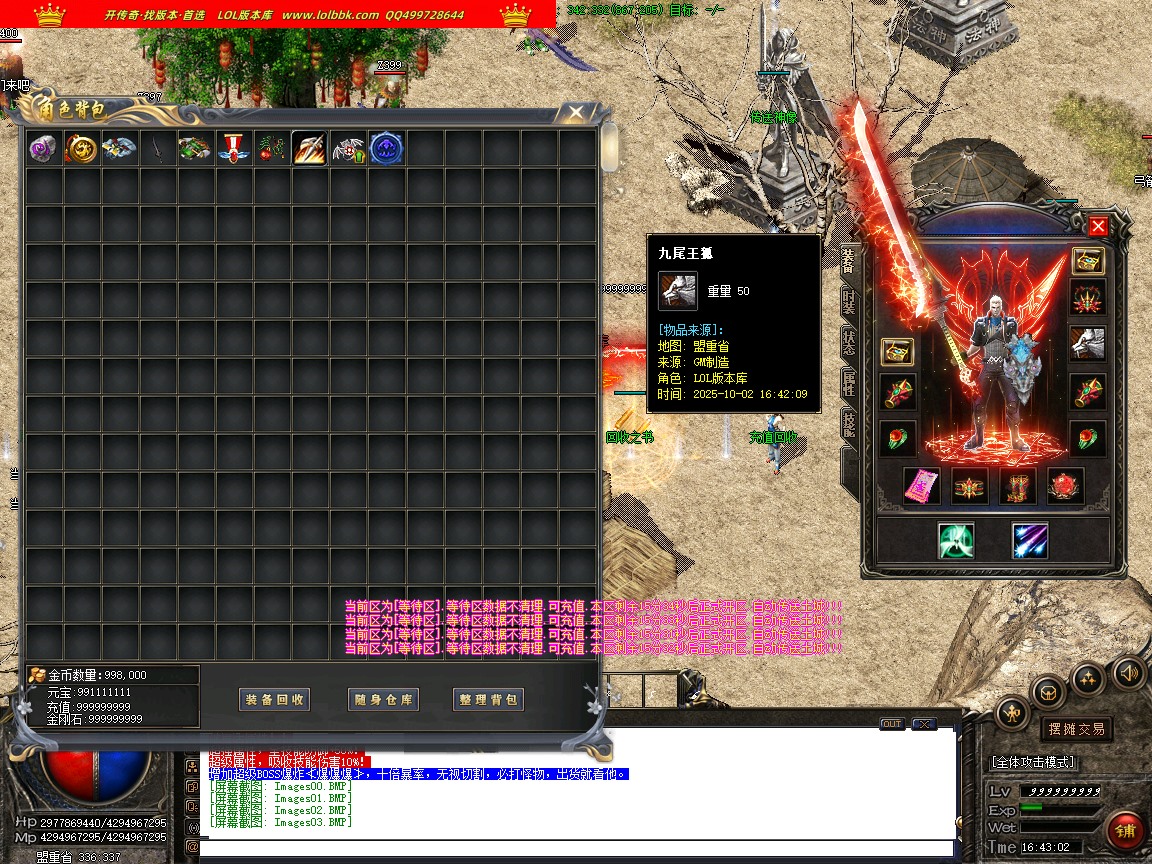
Task: Choose the flaming spear item in bag
Action: 309,148
